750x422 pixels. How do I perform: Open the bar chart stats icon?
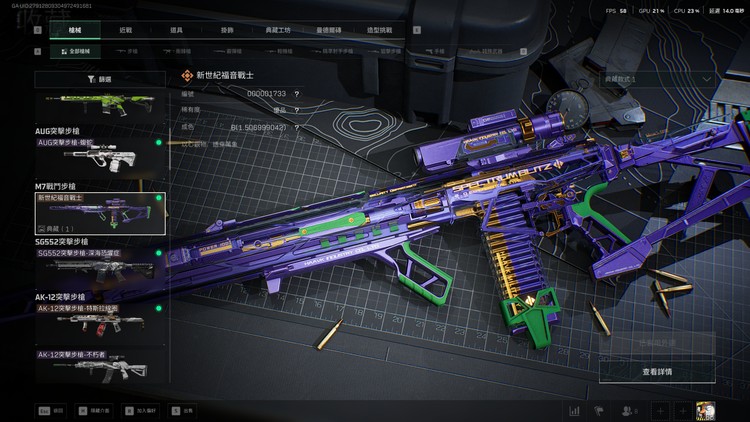point(575,410)
